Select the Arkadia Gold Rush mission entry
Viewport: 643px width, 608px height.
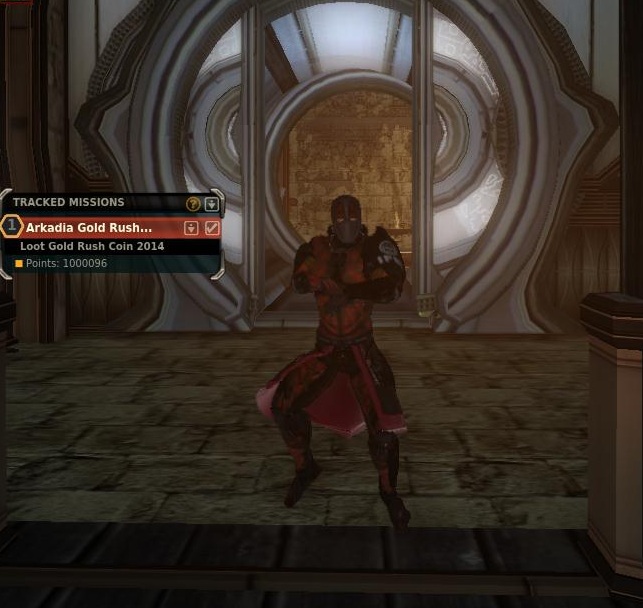coord(90,228)
